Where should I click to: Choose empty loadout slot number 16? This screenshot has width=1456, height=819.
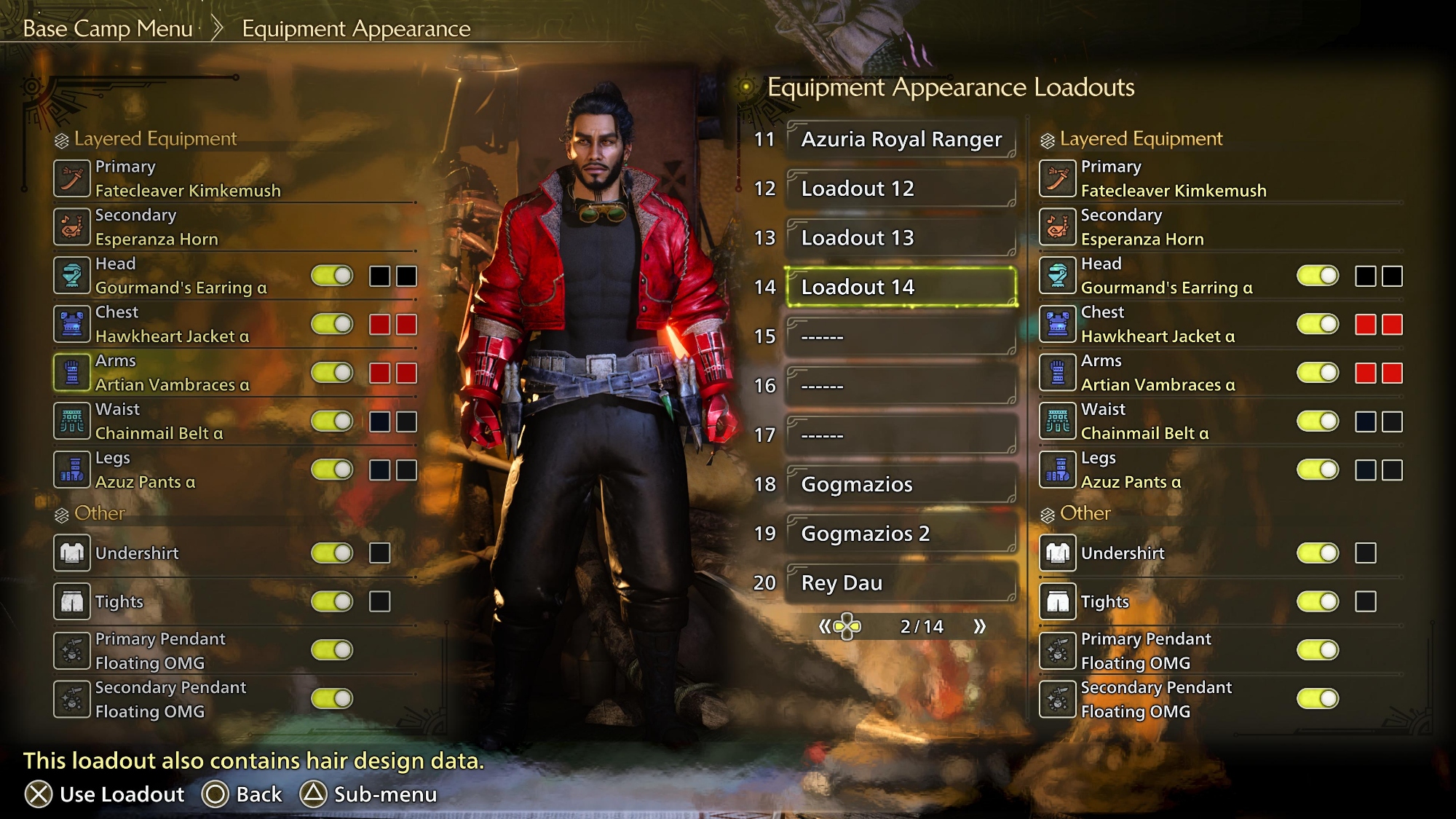[x=901, y=386]
